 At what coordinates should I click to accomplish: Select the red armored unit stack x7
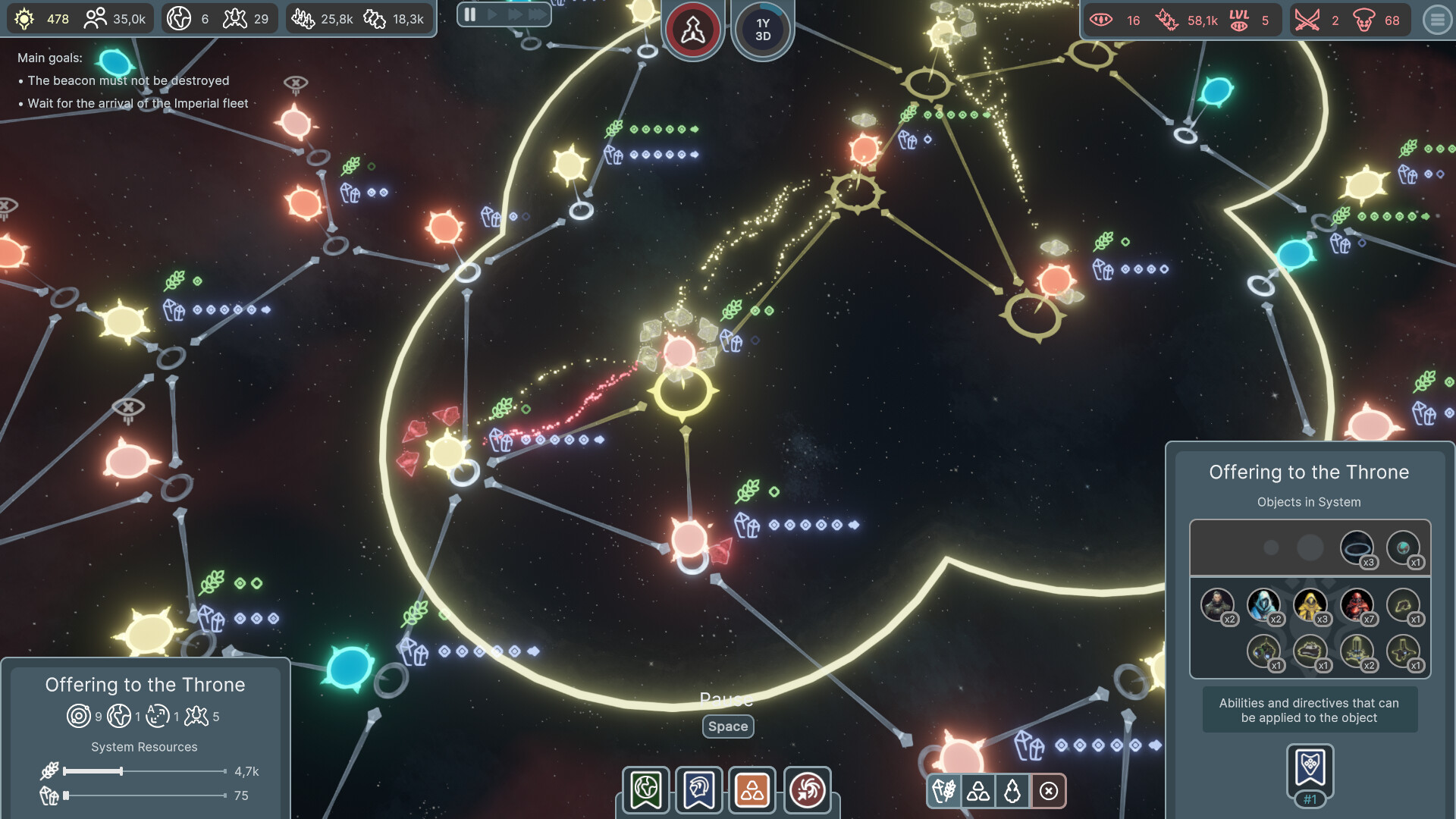coord(1357,606)
